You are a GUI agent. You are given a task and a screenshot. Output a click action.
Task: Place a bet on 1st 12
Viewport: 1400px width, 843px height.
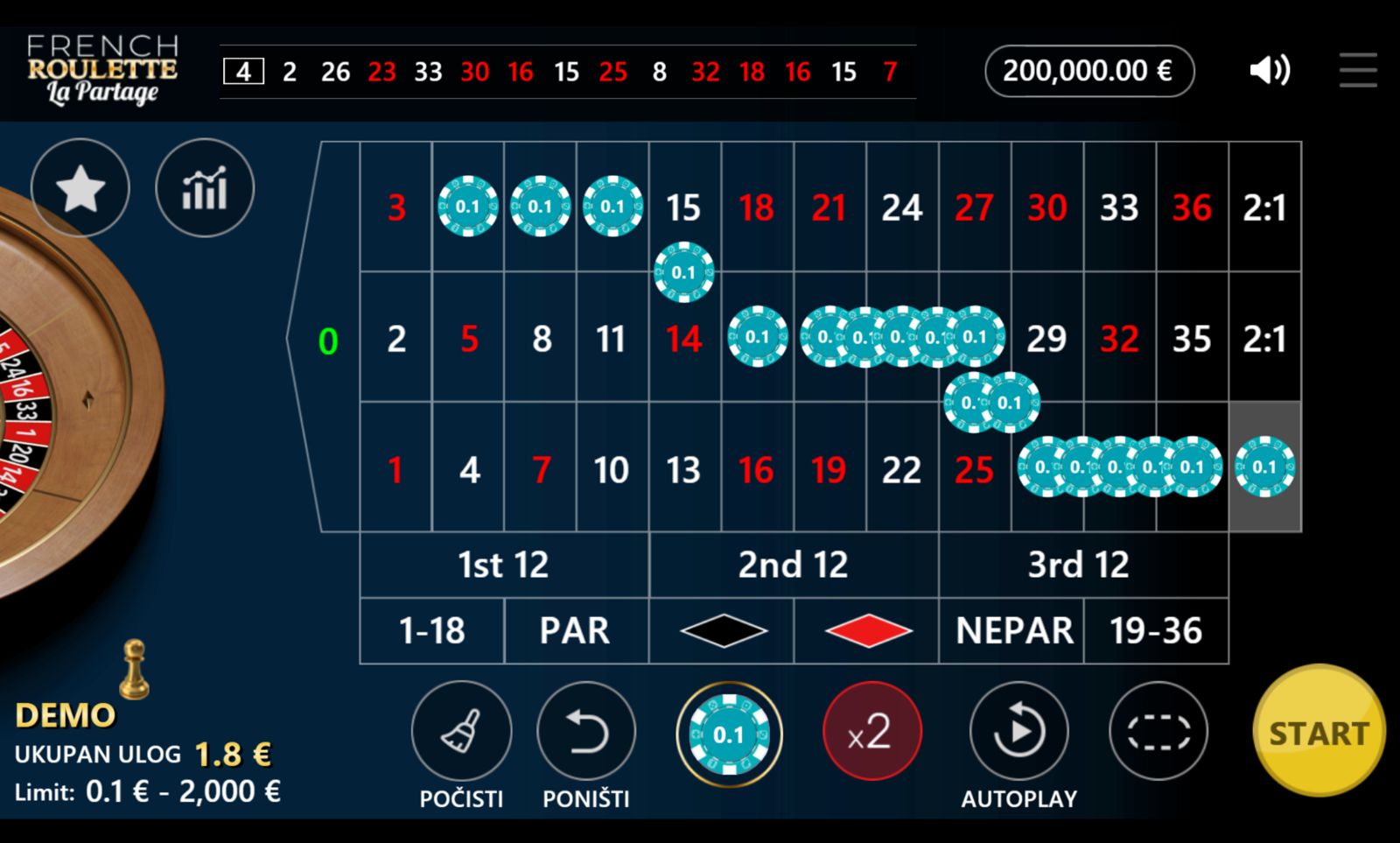click(504, 565)
